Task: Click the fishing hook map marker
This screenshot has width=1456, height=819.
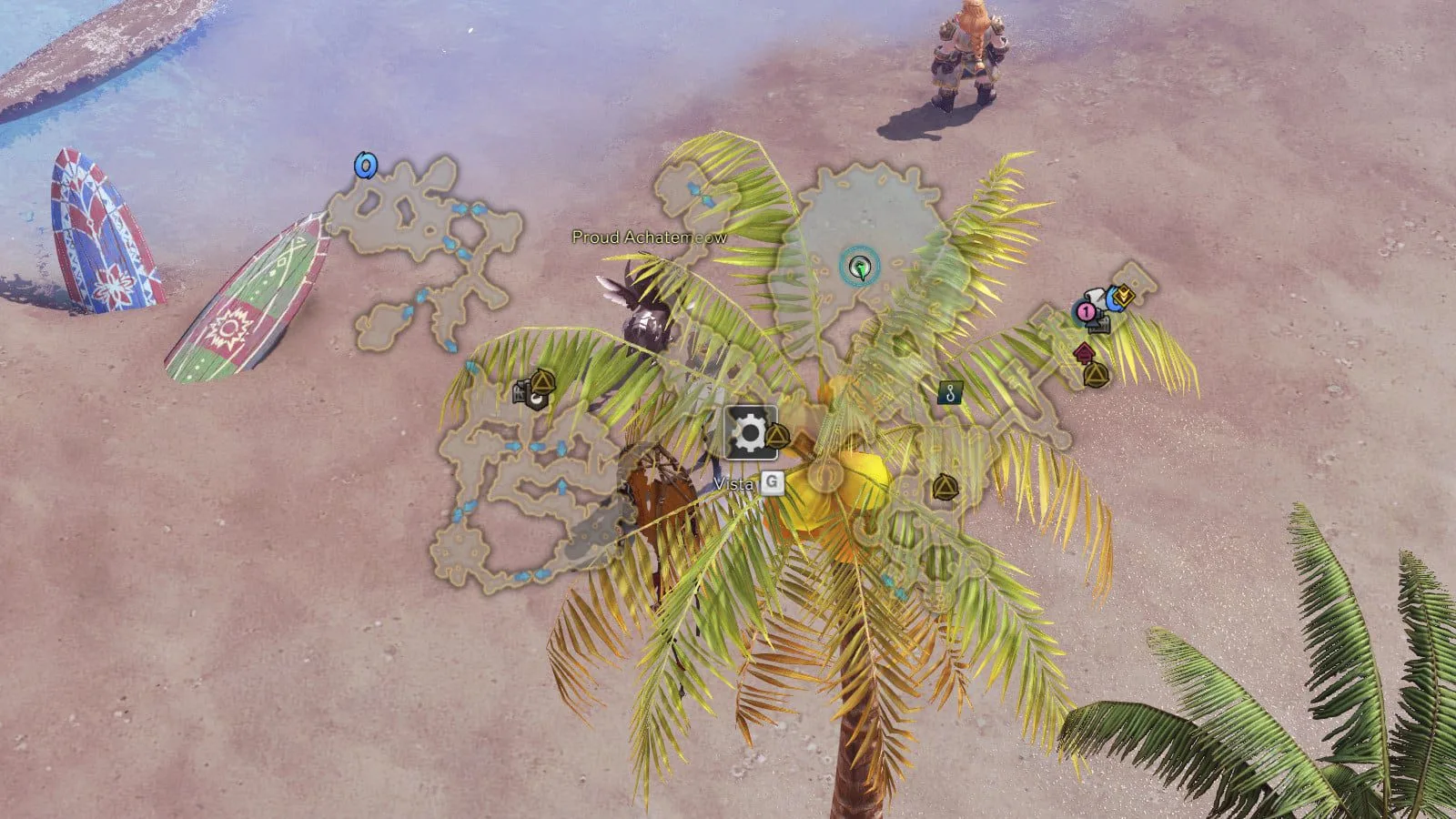Action: coord(952,393)
